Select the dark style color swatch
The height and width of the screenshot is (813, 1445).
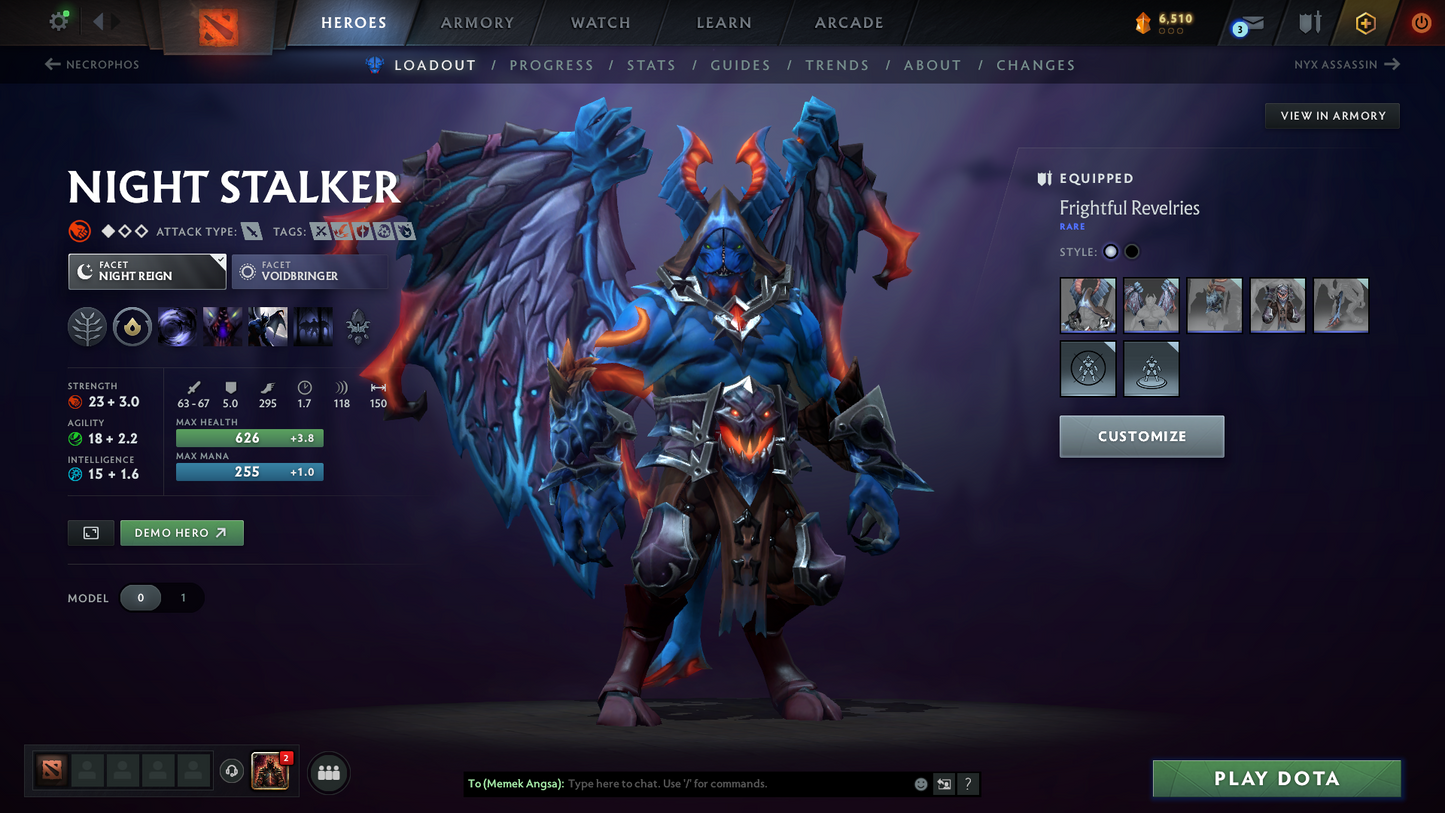[1131, 251]
